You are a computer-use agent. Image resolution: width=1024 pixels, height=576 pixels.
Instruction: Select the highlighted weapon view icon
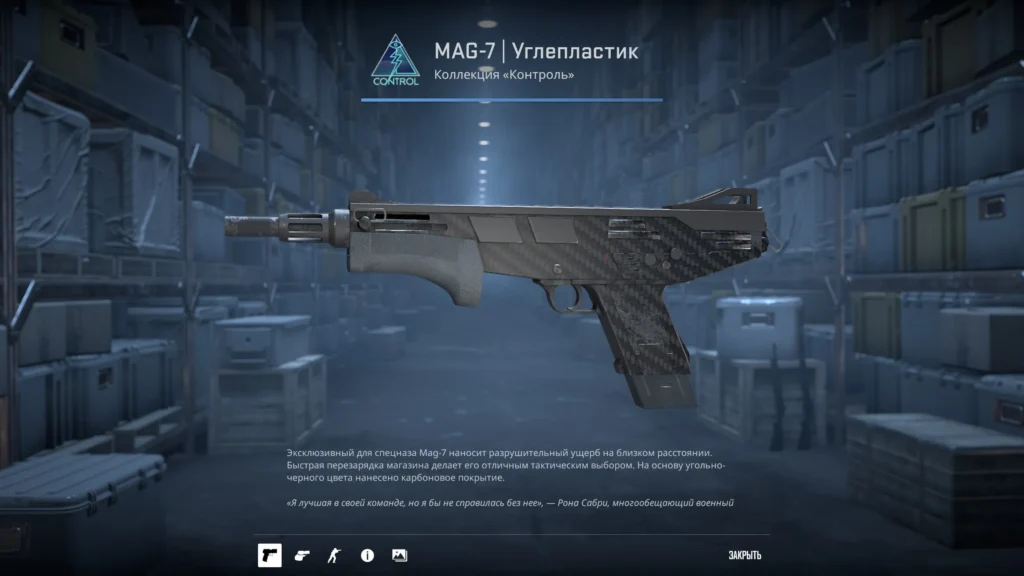269,555
